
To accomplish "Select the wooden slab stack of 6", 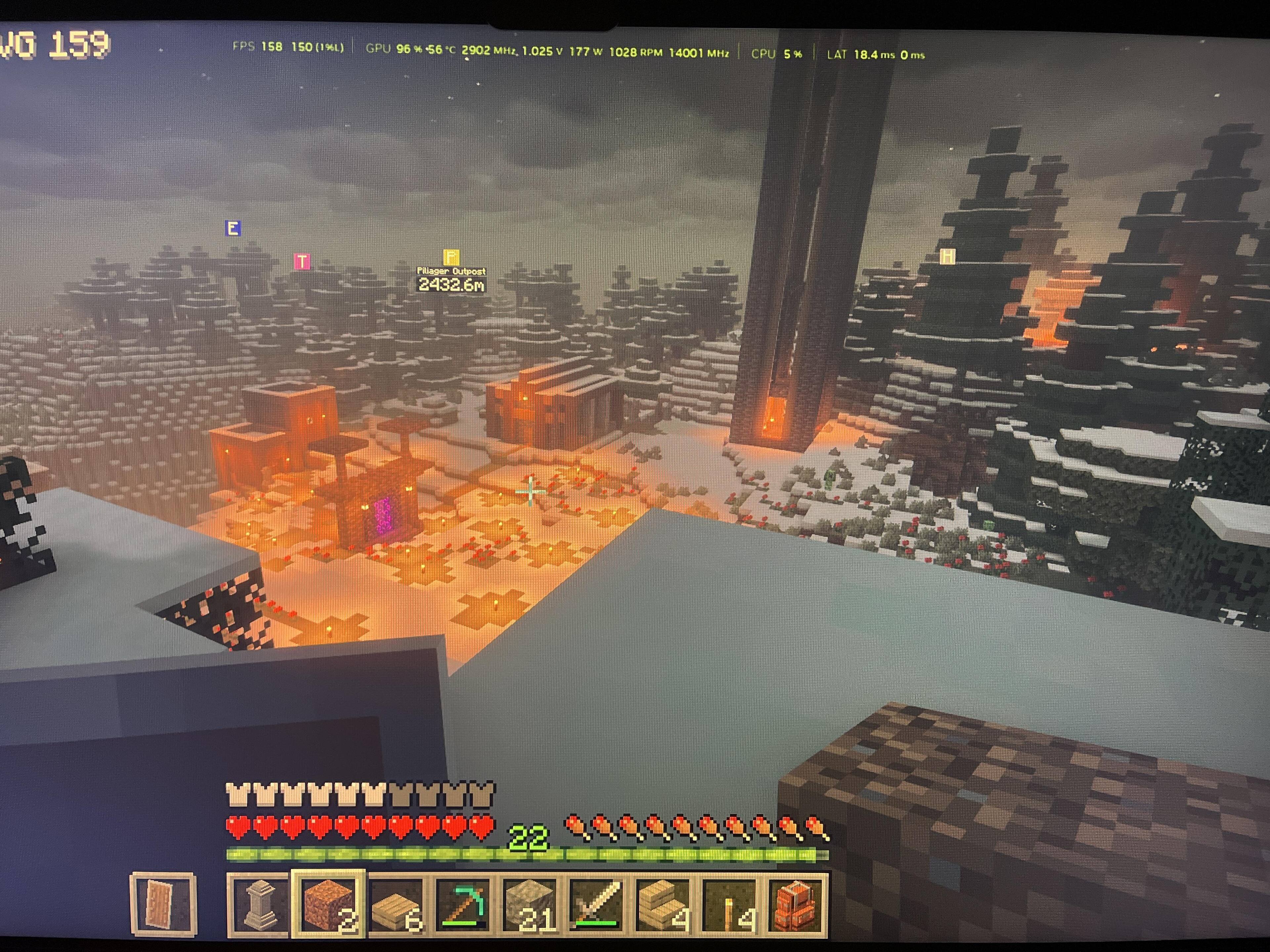I will pyautogui.click(x=396, y=905).
